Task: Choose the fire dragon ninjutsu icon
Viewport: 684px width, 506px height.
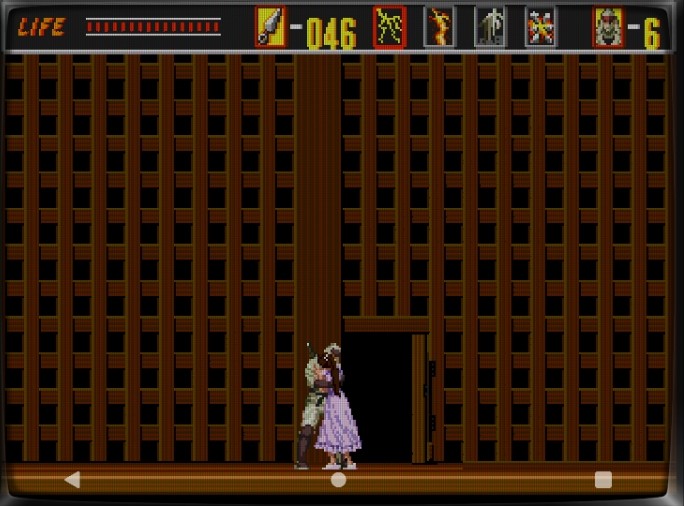Action: point(440,27)
